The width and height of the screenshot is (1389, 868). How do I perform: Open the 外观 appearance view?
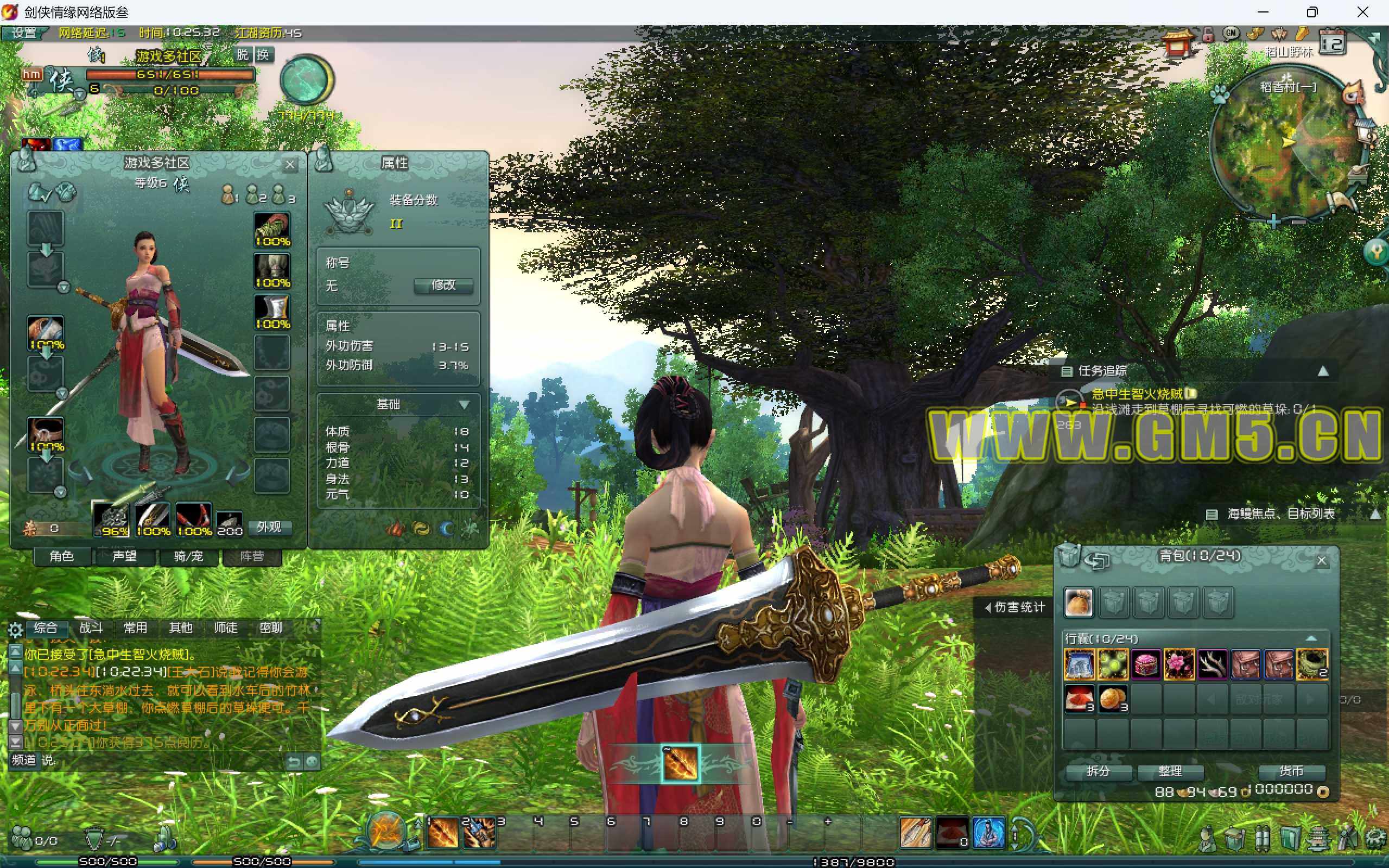pos(269,528)
